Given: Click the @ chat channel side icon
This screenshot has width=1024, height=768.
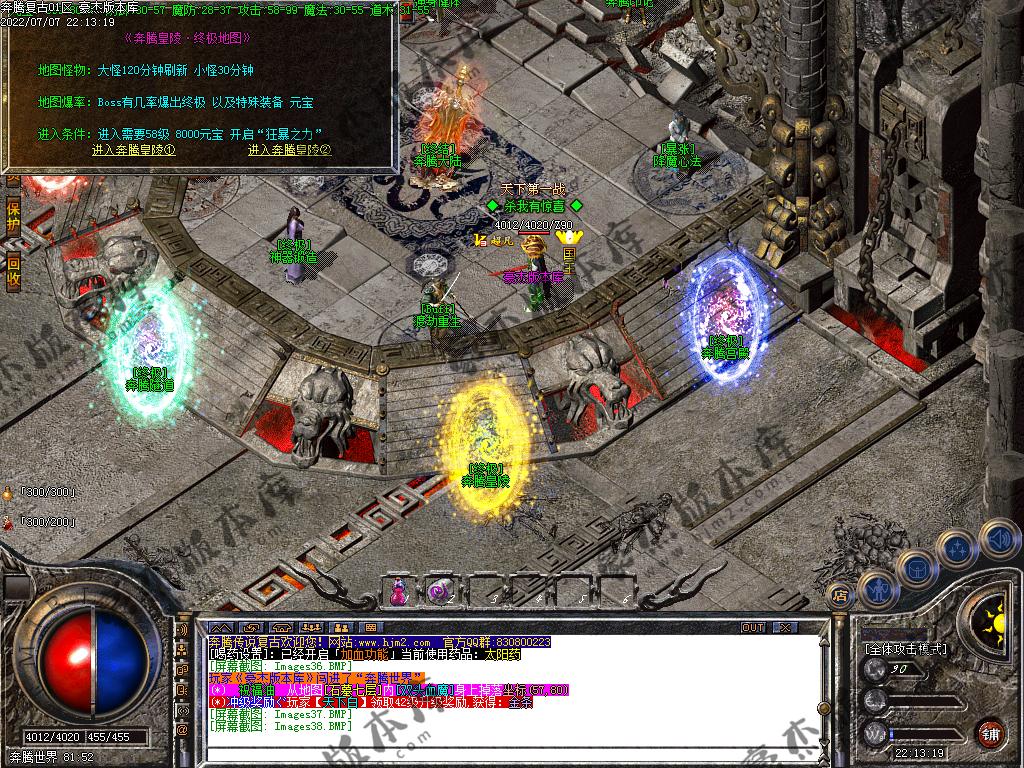Looking at the screenshot, I should coord(183,730).
